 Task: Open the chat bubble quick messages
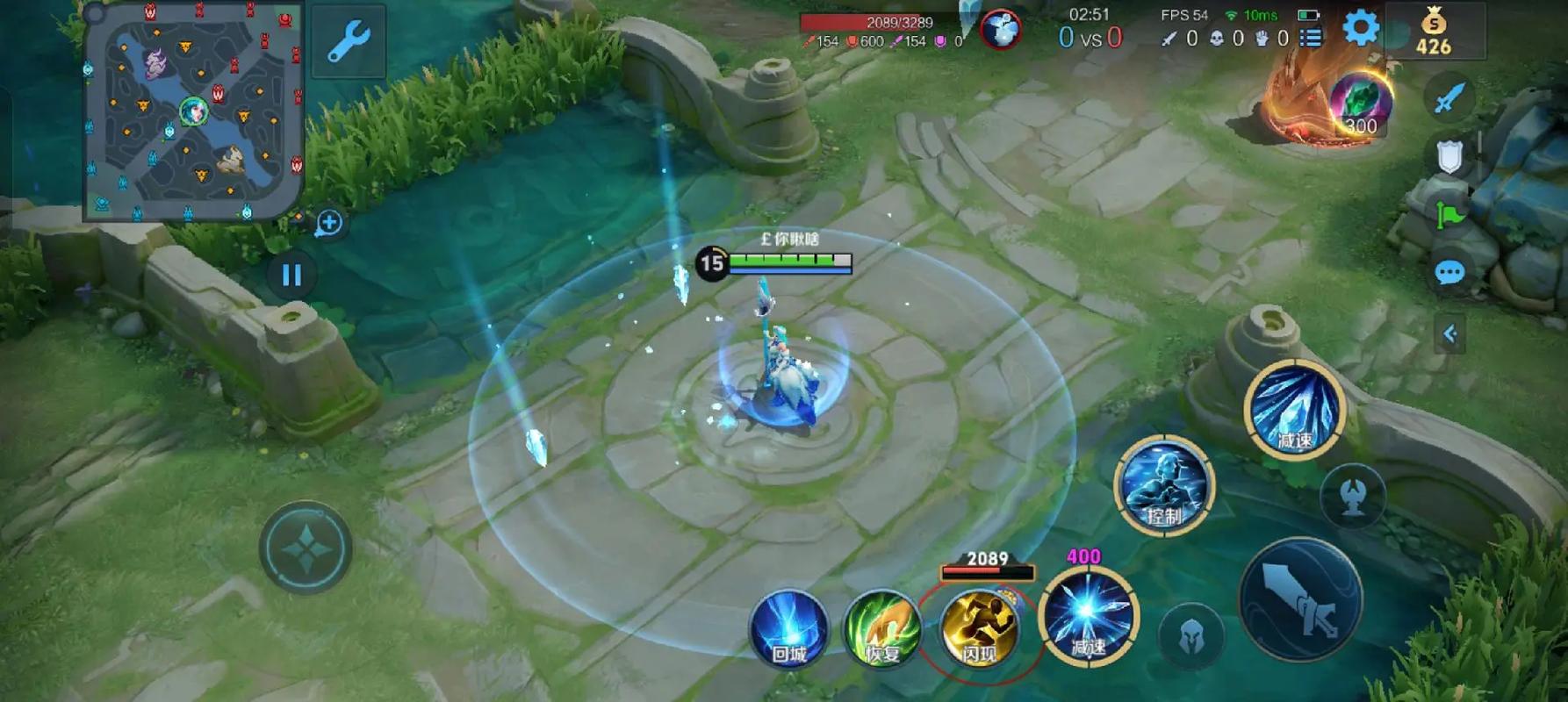tap(1449, 273)
